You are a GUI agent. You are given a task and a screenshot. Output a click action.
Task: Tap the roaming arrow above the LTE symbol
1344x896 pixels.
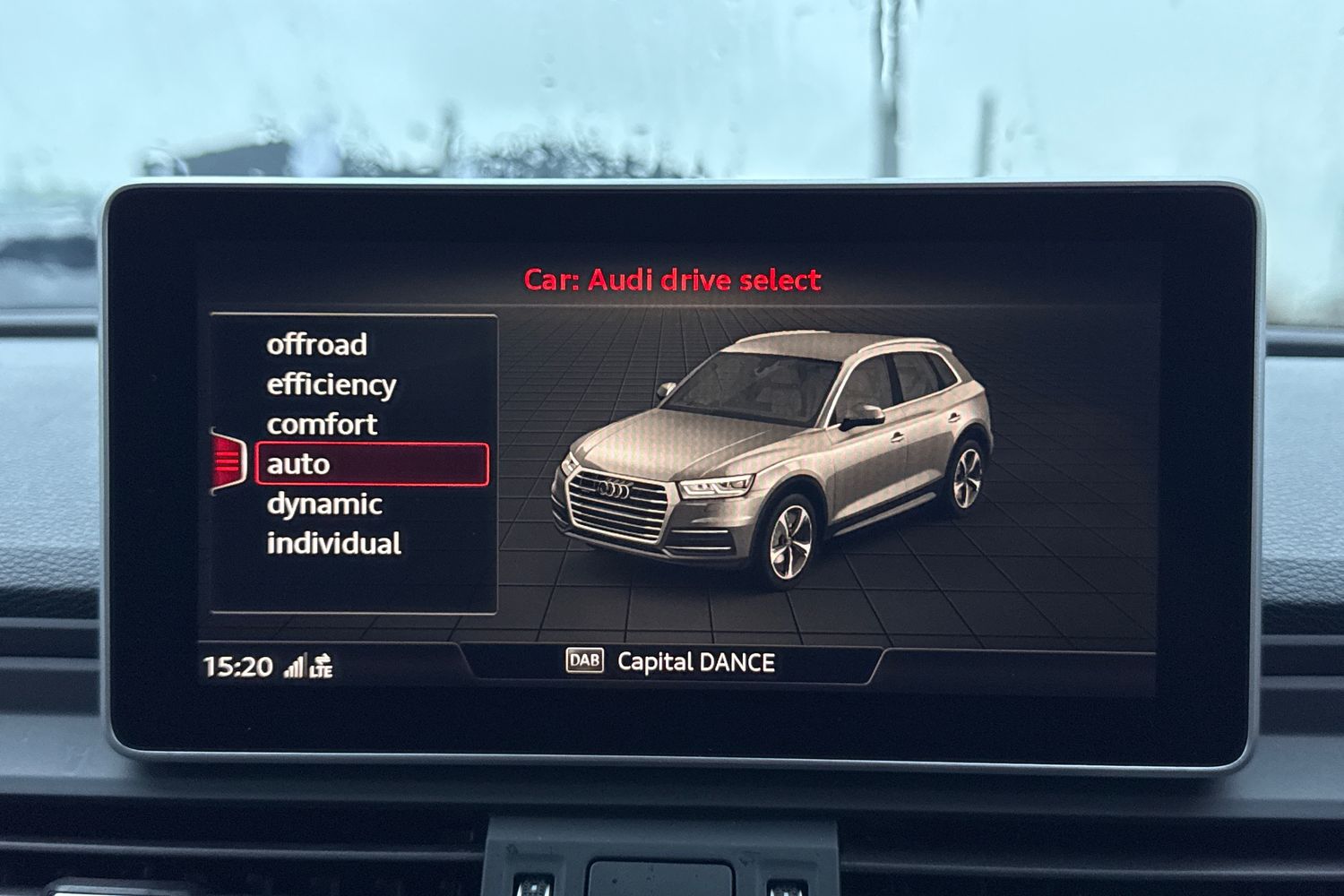[x=321, y=657]
